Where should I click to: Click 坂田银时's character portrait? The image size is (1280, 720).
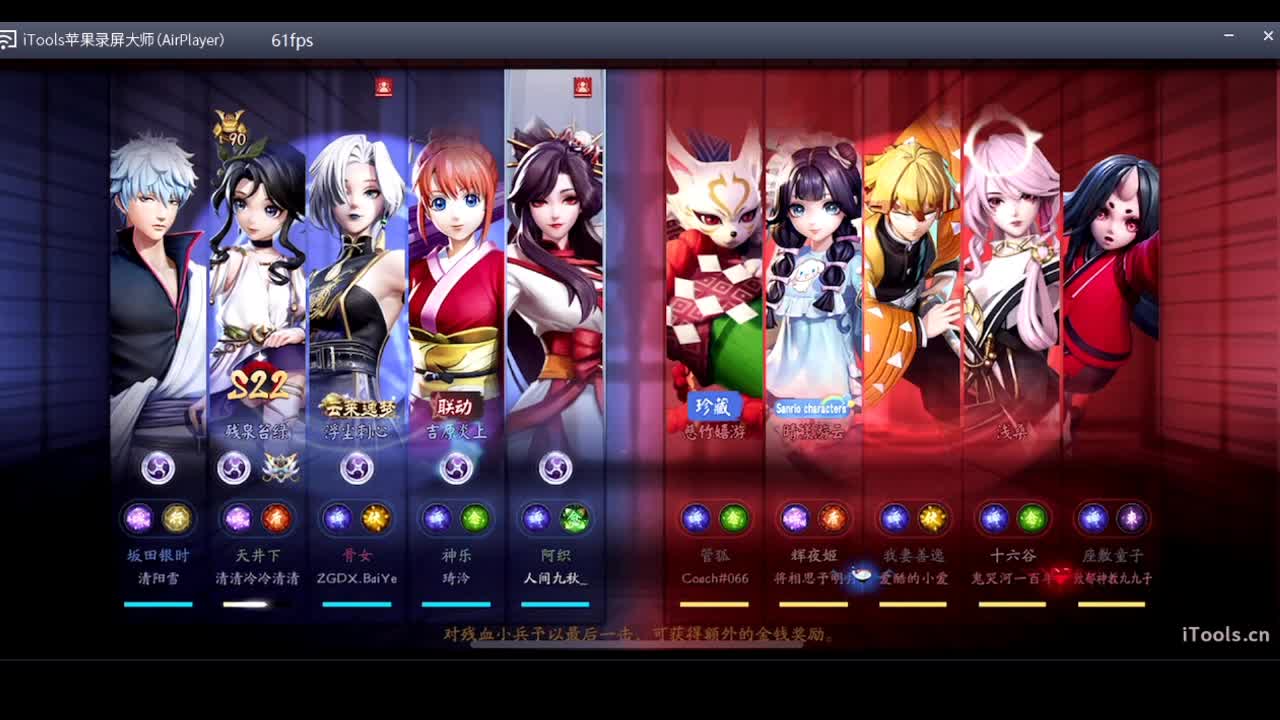(x=158, y=250)
